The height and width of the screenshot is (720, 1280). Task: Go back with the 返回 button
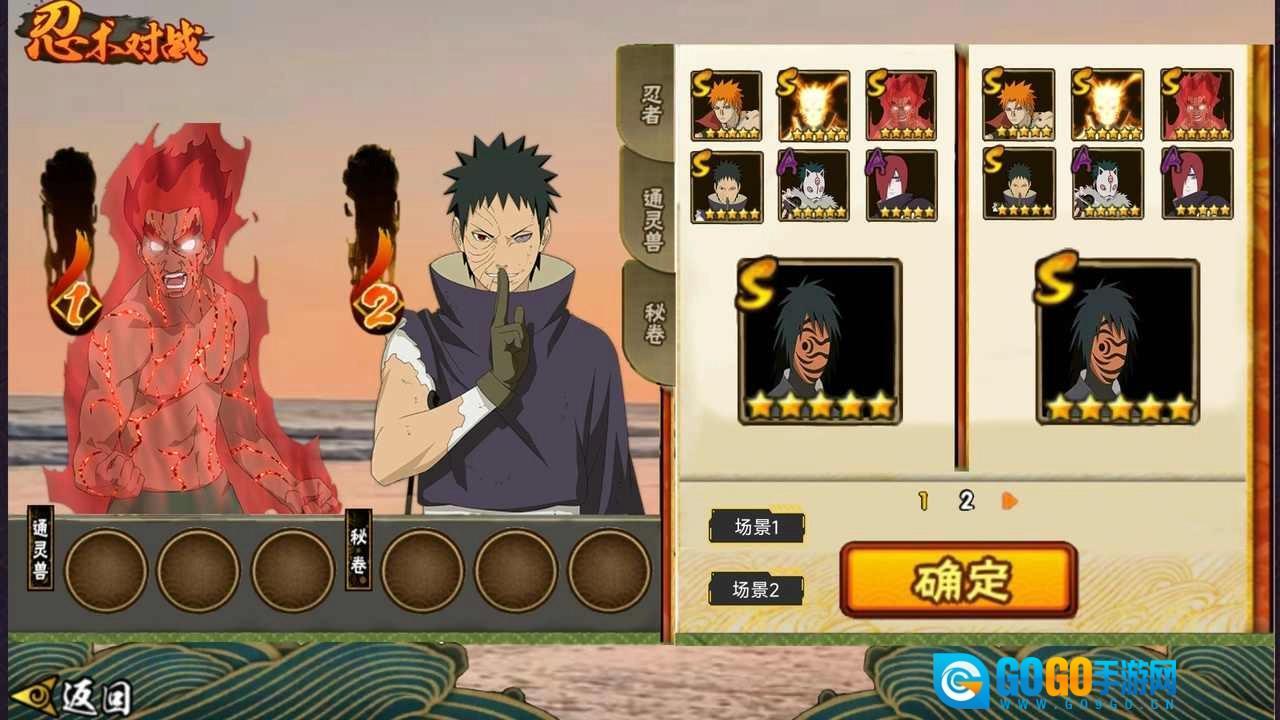click(x=72, y=695)
